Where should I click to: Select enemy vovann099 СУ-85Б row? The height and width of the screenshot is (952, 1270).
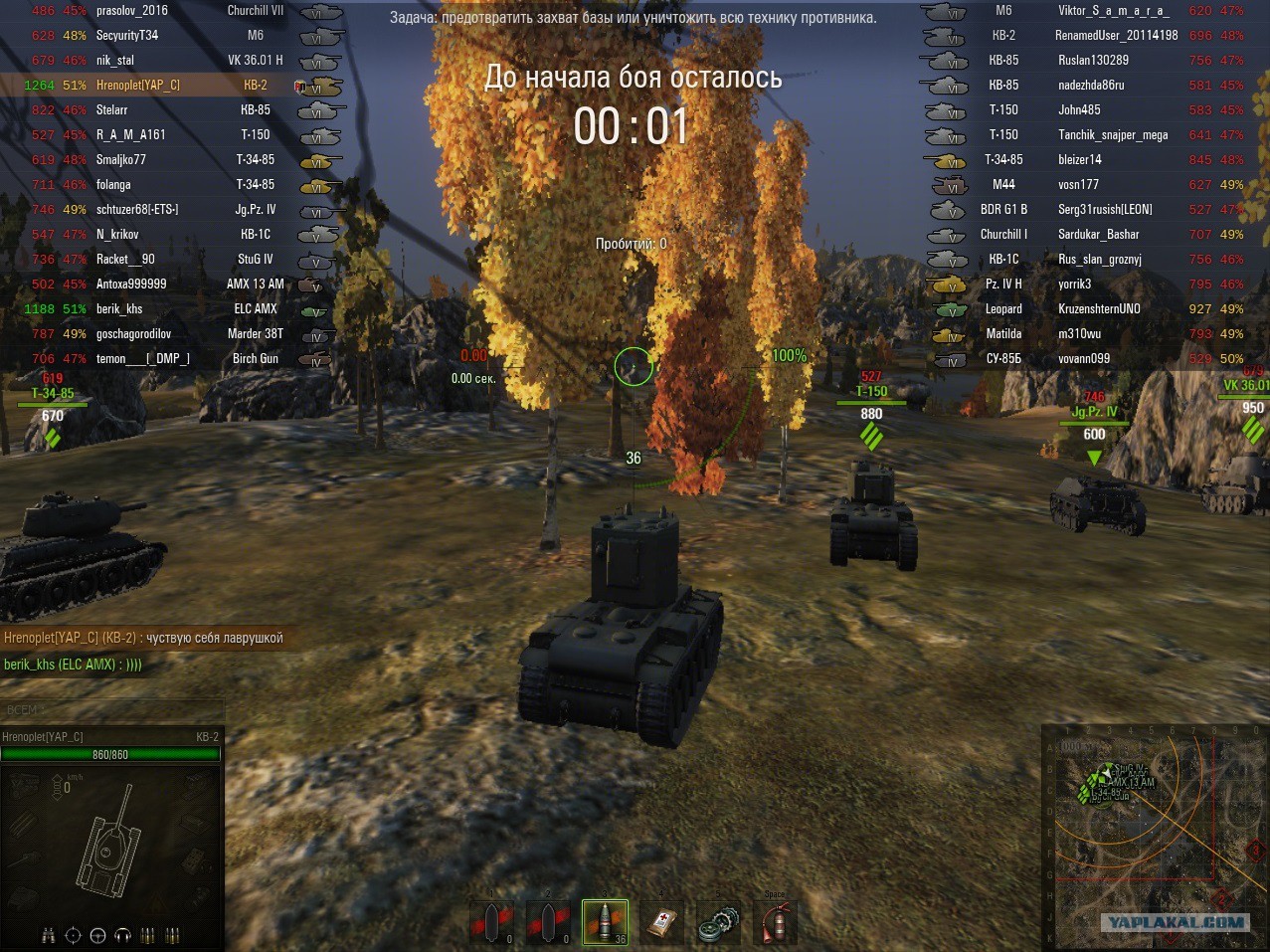[x=1083, y=359]
